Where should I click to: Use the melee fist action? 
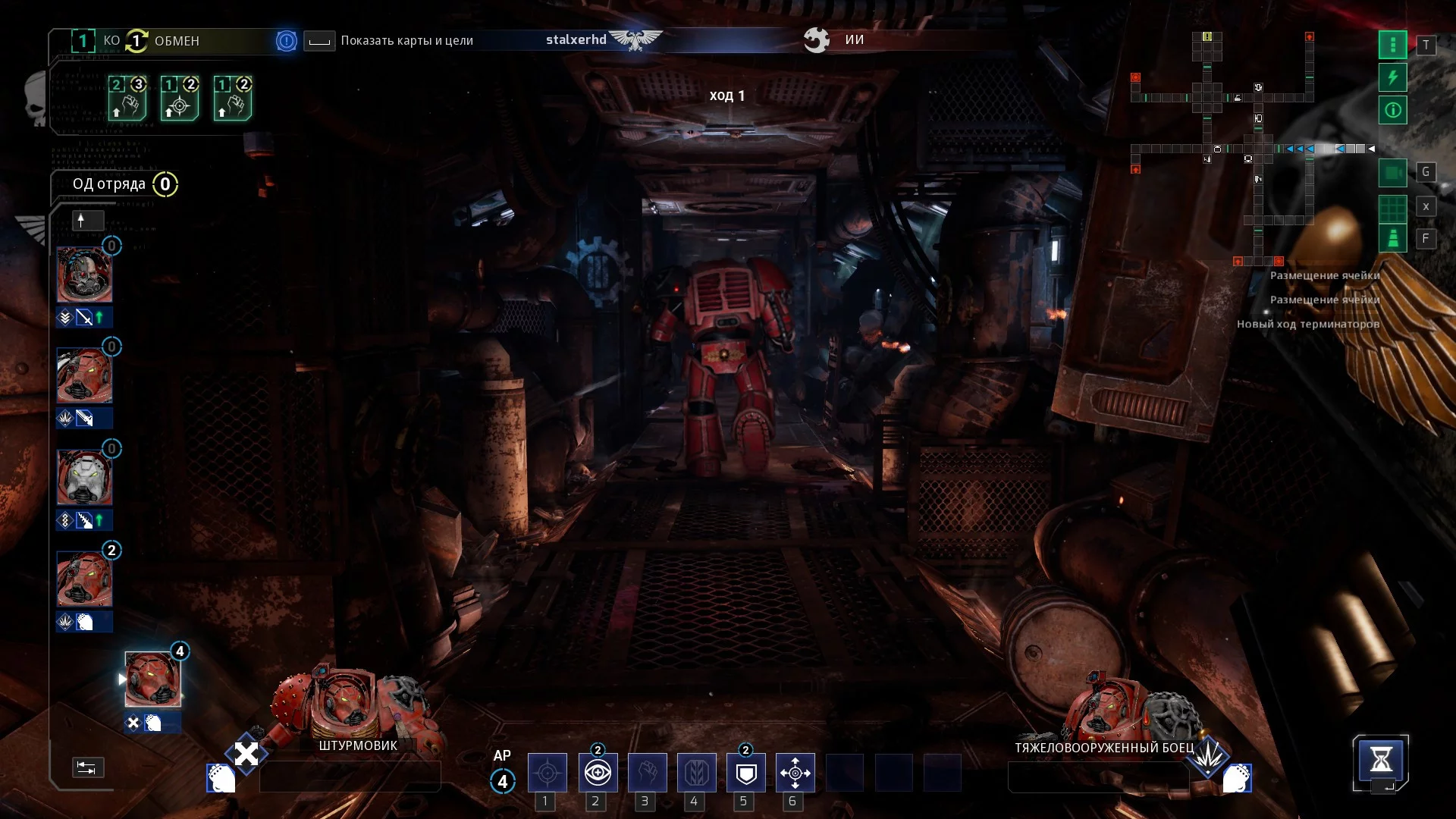pos(647,773)
